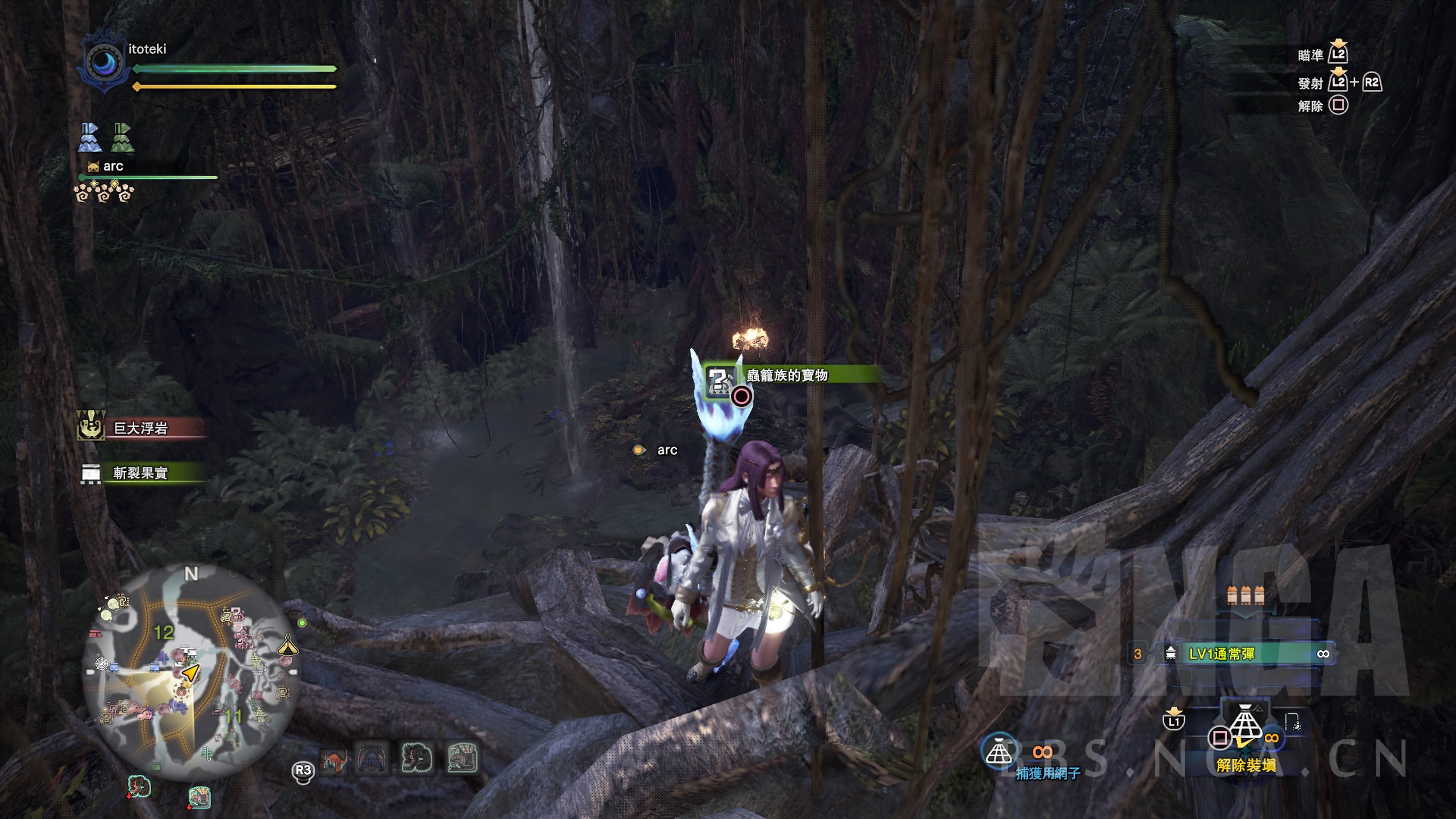Select the 斬裂果實 item notification
1456x819 pixels.
141,472
